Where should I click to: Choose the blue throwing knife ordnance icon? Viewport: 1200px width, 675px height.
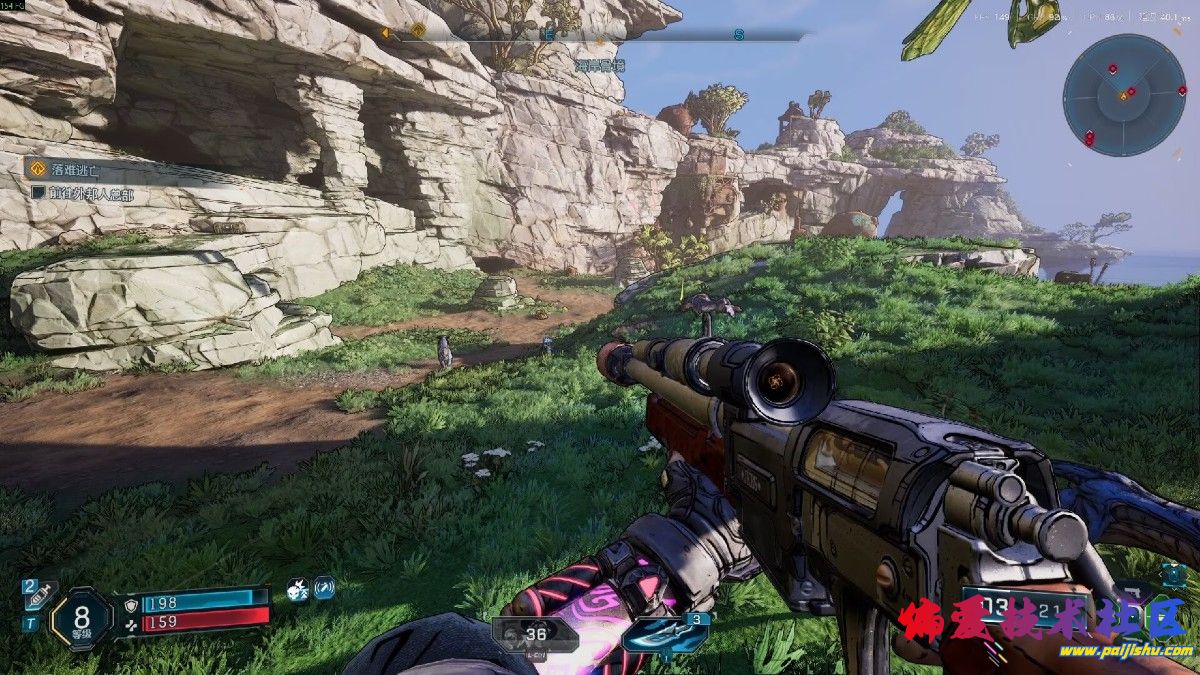[665, 635]
